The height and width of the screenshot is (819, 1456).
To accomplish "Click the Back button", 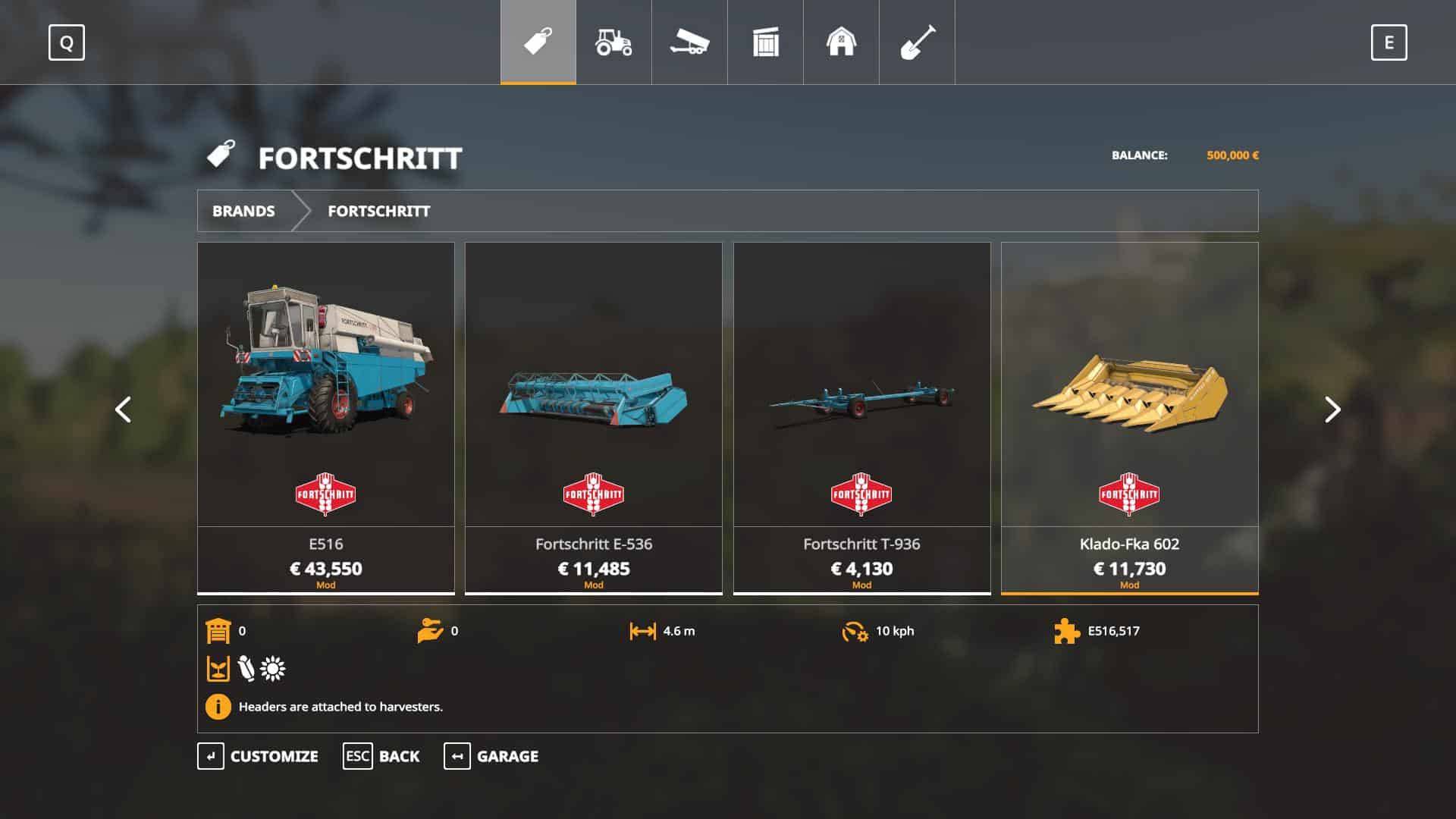I will [381, 756].
